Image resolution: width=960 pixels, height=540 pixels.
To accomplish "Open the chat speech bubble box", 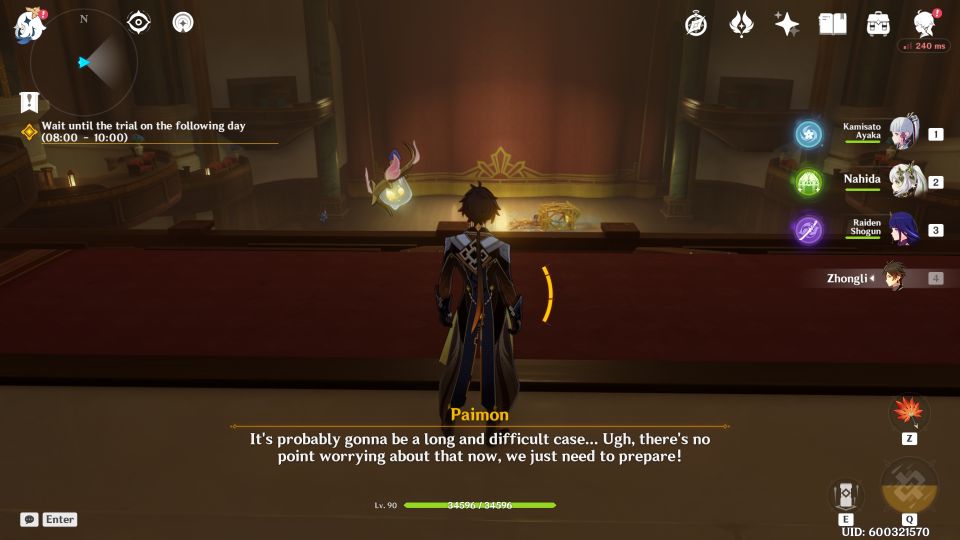I will pos(29,519).
